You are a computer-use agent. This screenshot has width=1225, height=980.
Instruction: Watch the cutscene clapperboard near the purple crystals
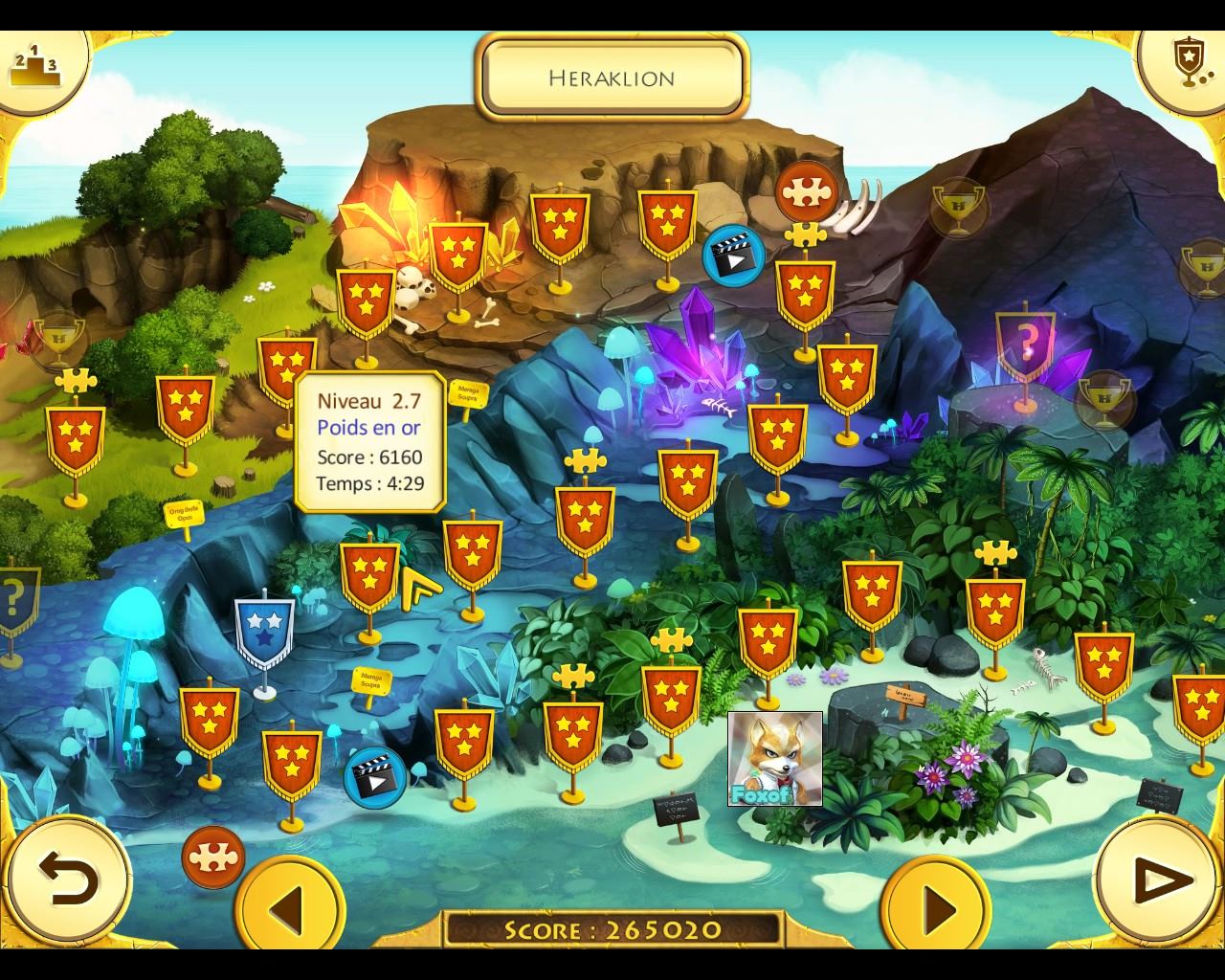tap(733, 255)
